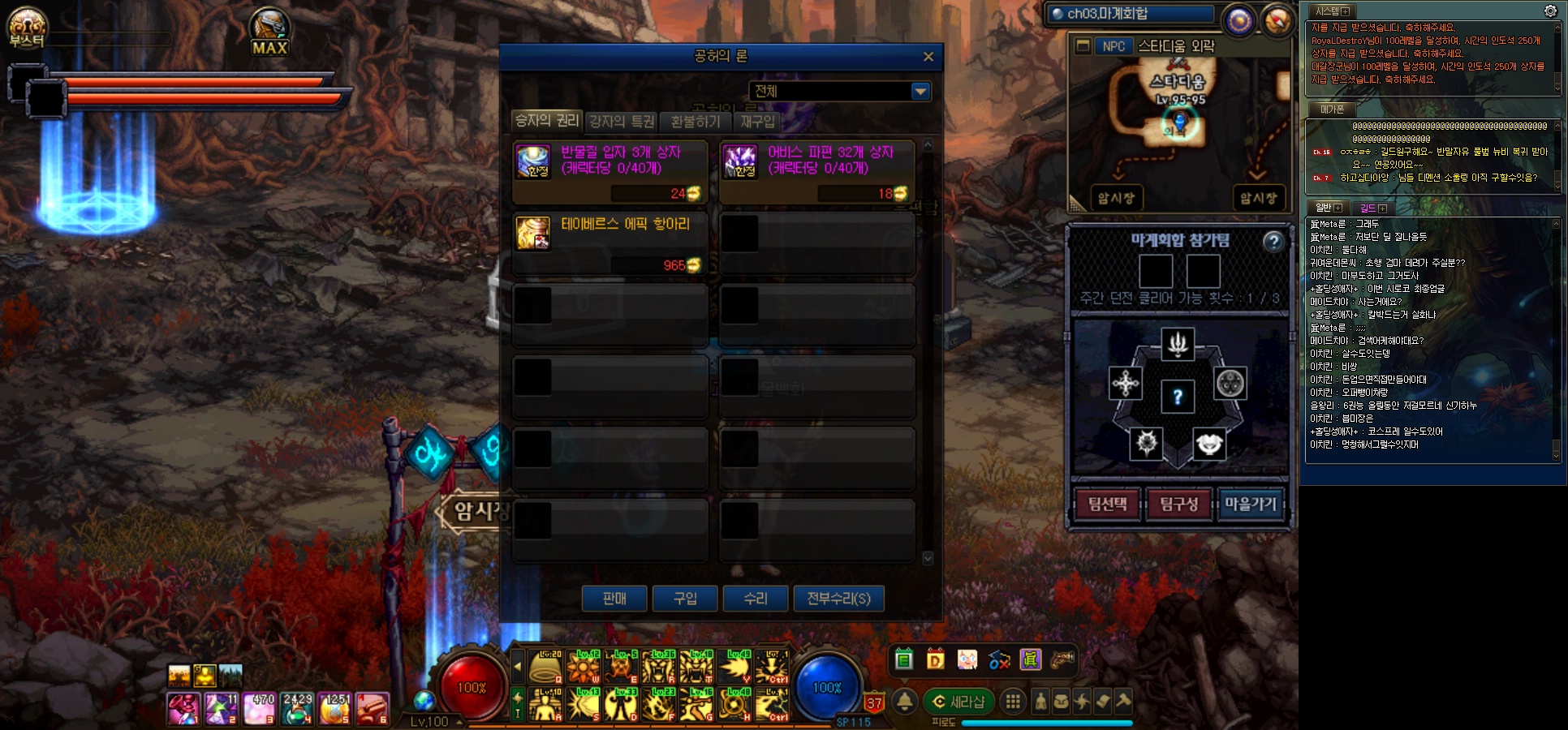Open the 세라샵 cash shop
This screenshot has width=1568, height=730.
pyautogui.click(x=958, y=702)
